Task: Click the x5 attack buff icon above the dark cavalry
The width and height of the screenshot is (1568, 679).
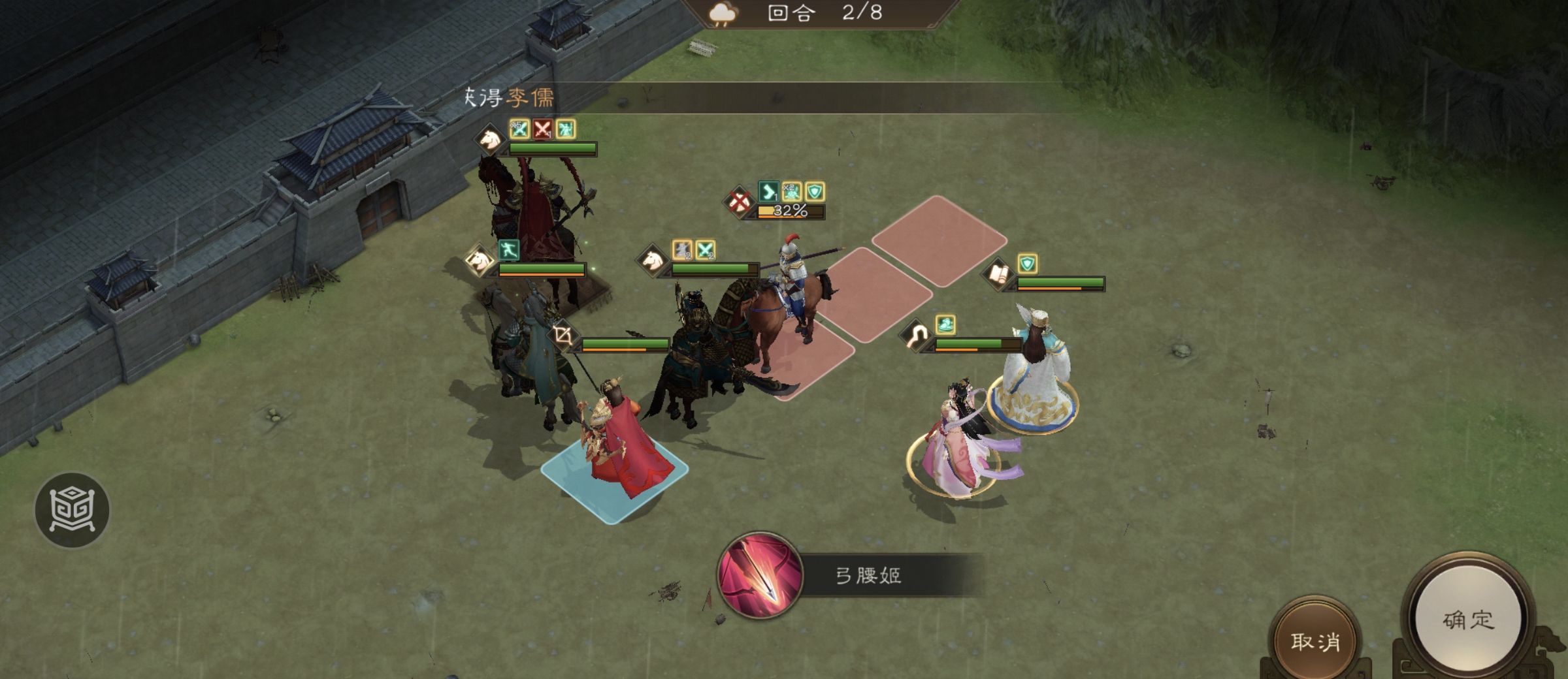Action: (x=519, y=129)
